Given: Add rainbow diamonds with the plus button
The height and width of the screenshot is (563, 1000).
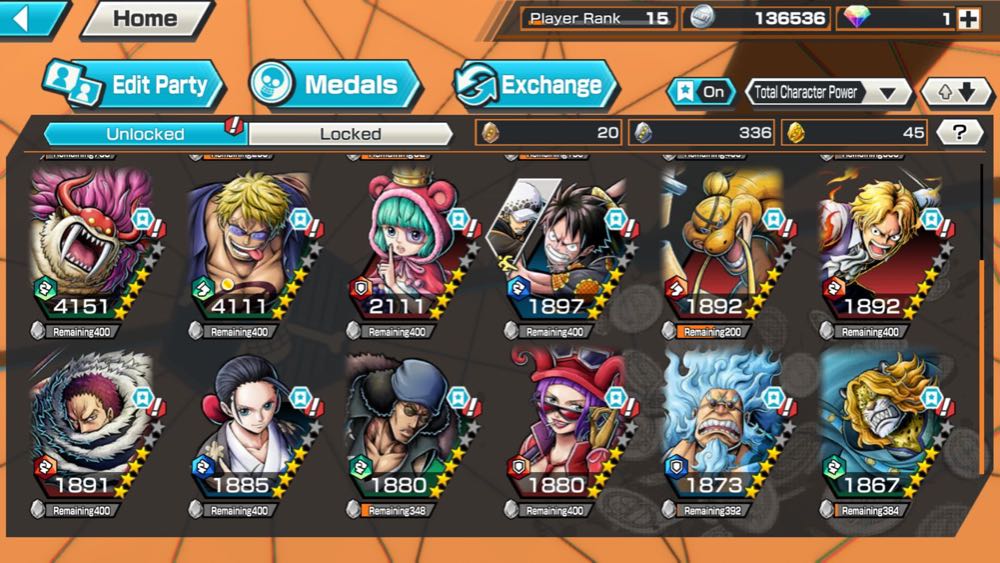Looking at the screenshot, I should [x=967, y=18].
